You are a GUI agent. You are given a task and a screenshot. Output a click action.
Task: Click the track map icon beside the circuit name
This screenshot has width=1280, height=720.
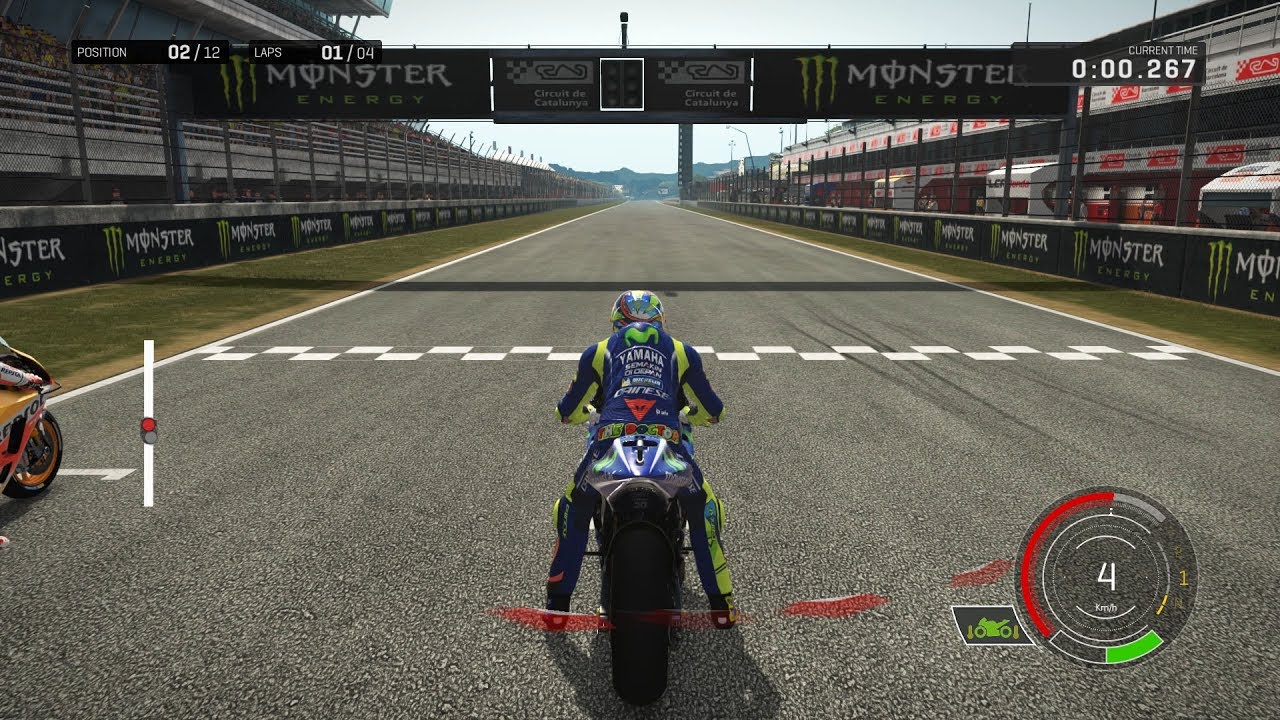click(x=562, y=72)
